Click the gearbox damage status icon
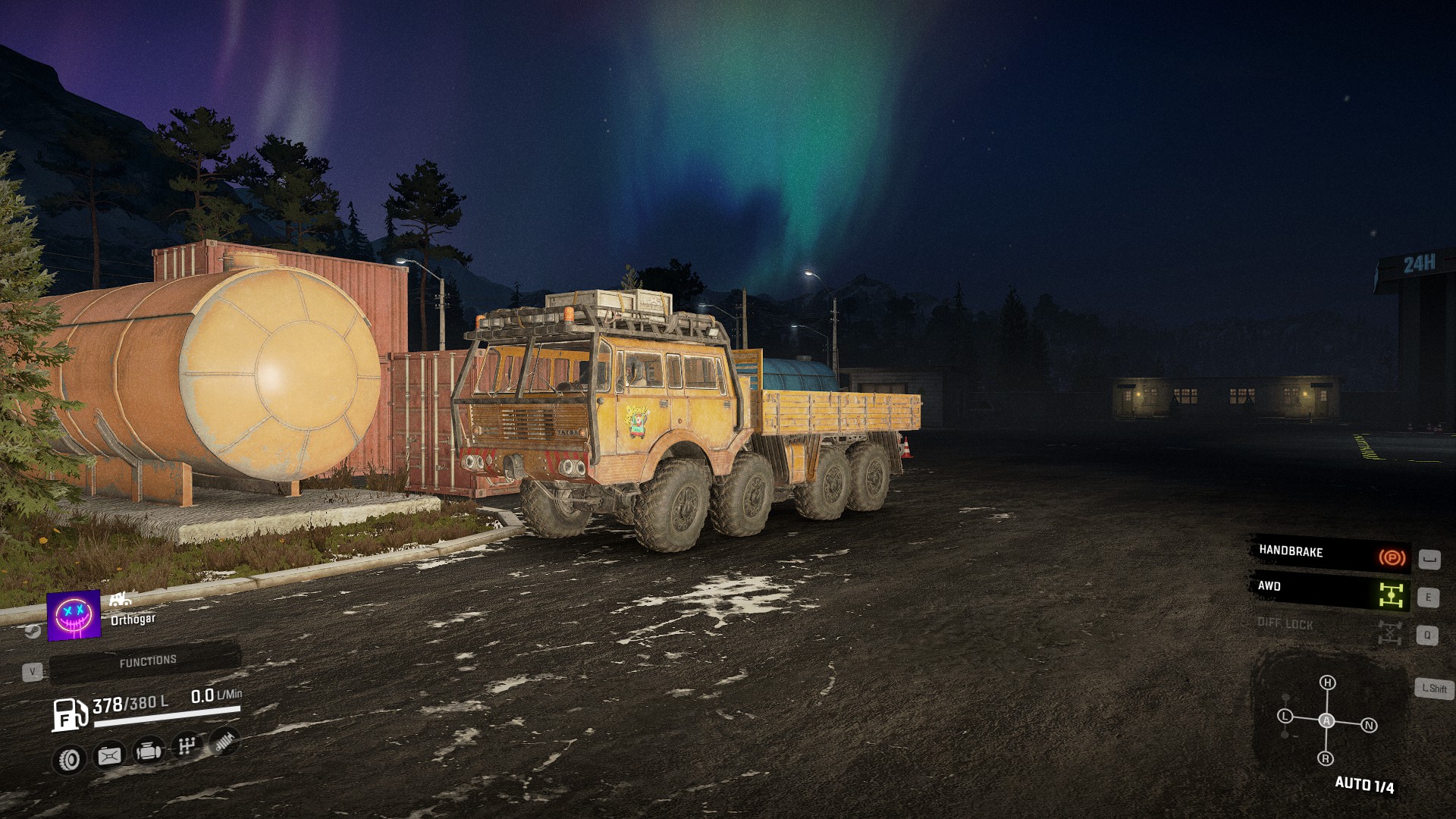Screen dimensions: 1456x819 (x=187, y=746)
